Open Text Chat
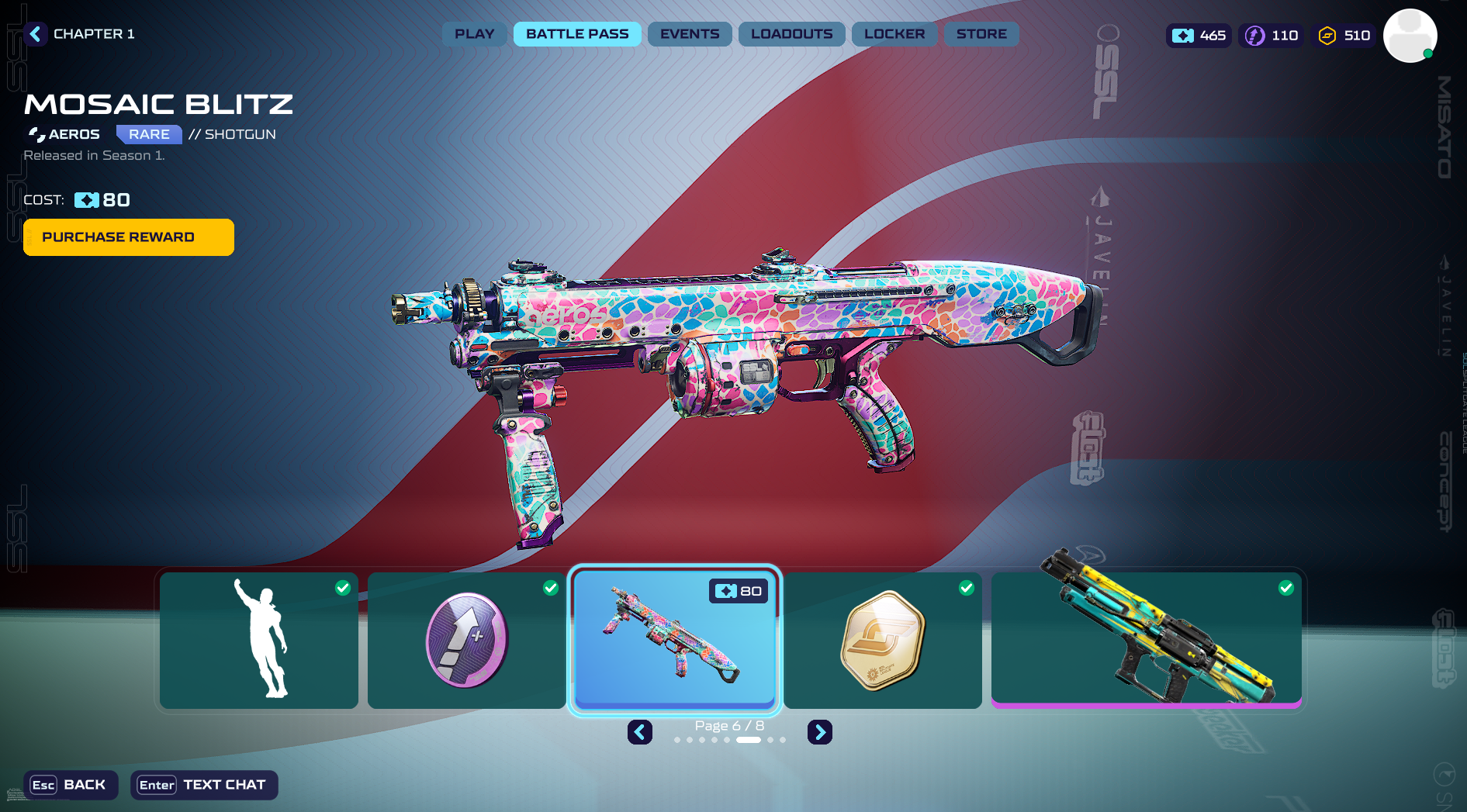 (204, 785)
